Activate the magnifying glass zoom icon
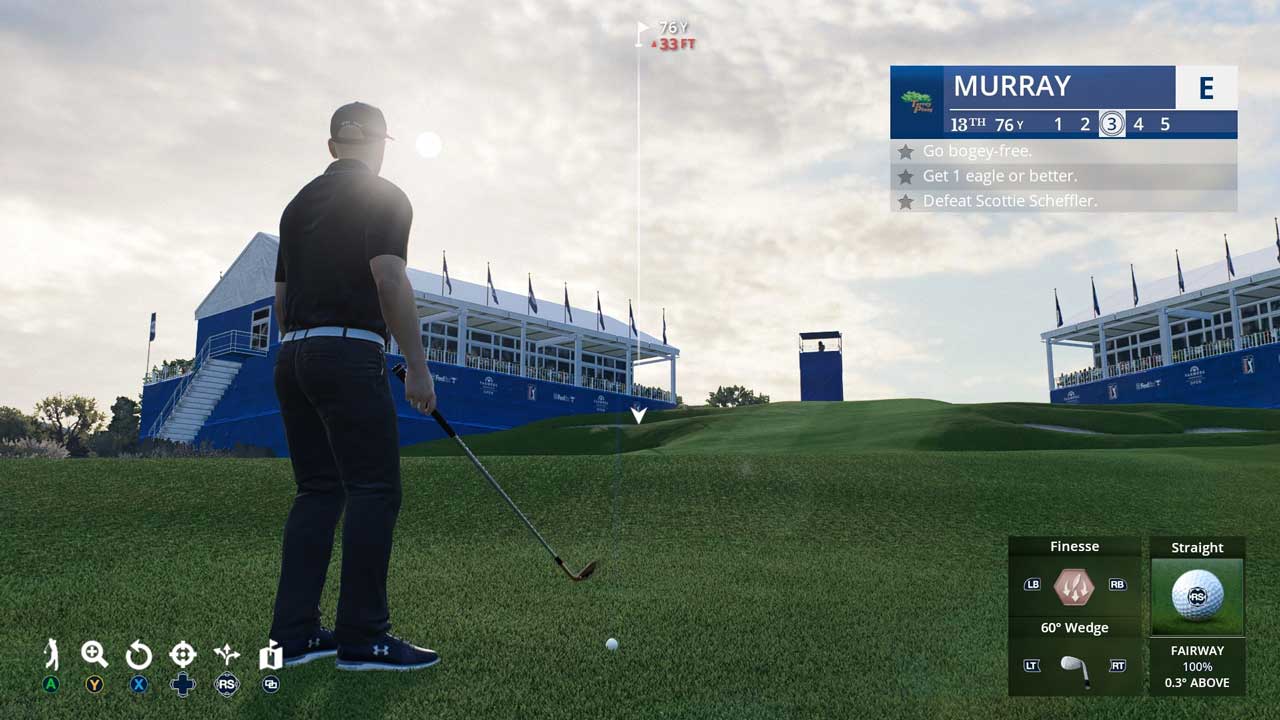 pyautogui.click(x=94, y=655)
